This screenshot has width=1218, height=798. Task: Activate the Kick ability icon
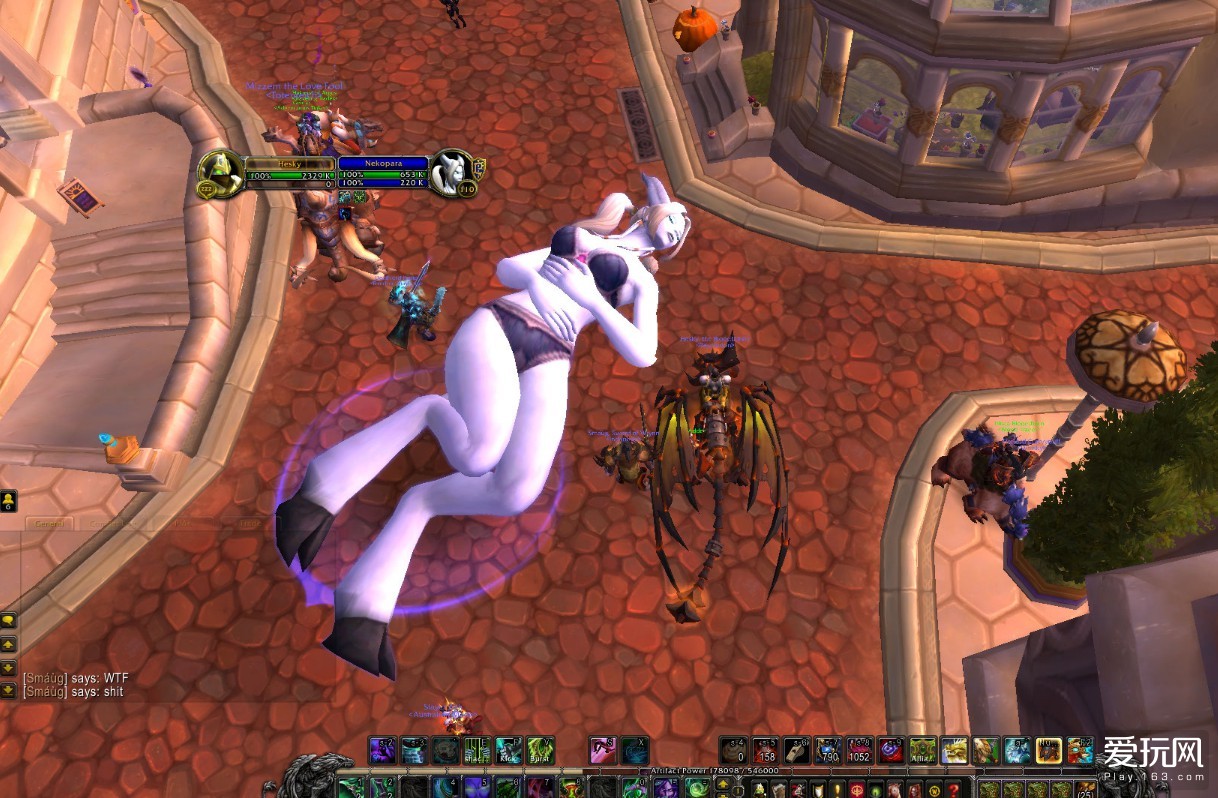click(510, 751)
